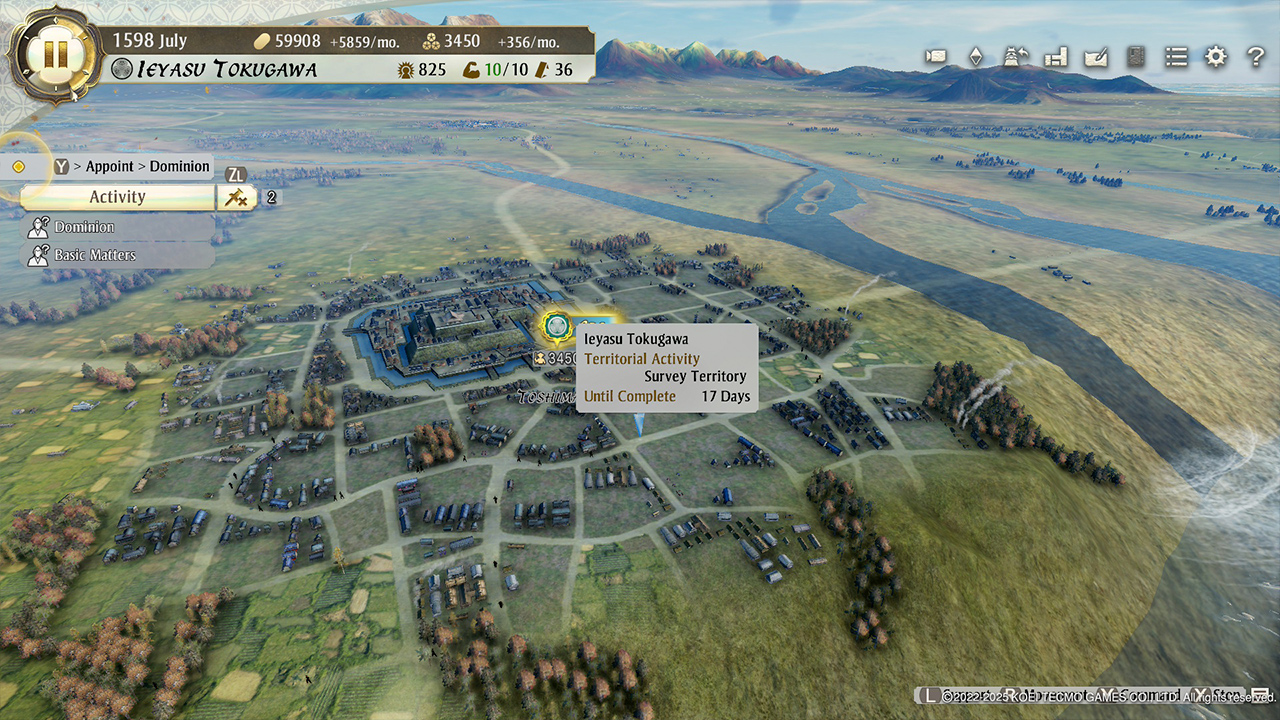Viewport: 1280px width, 720px height.
Task: Select the hammer task icon beside Activity
Action: tap(237, 197)
